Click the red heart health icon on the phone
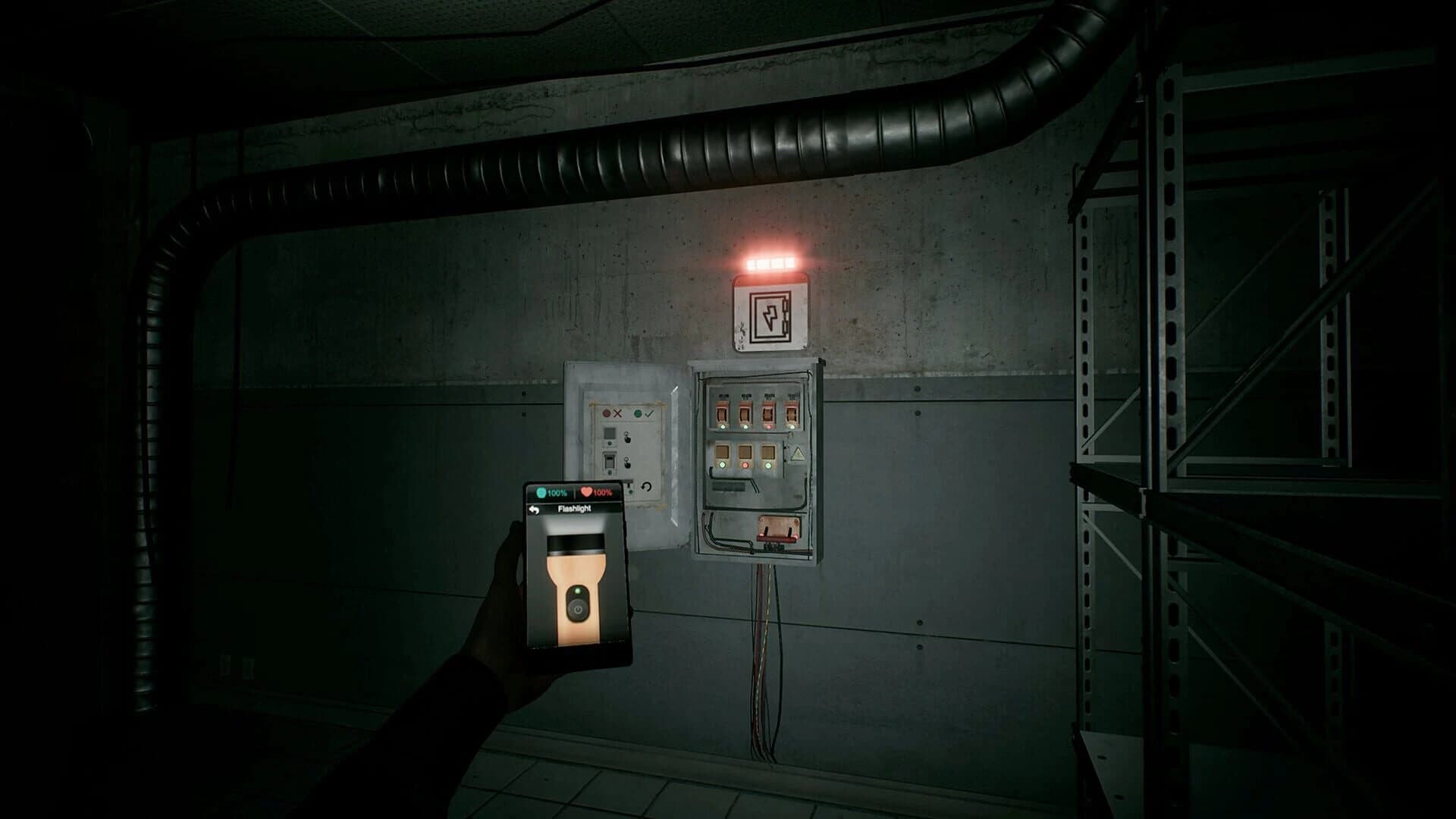 click(x=586, y=493)
